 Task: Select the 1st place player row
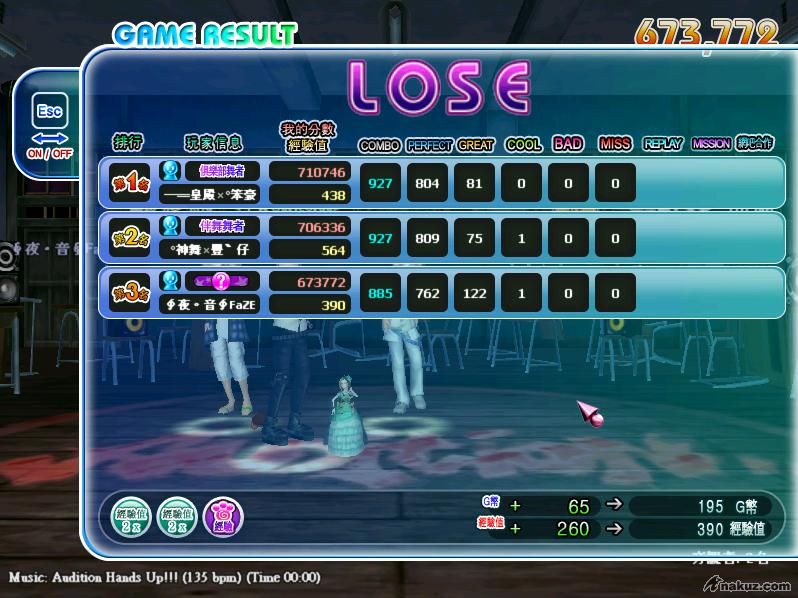[440, 183]
